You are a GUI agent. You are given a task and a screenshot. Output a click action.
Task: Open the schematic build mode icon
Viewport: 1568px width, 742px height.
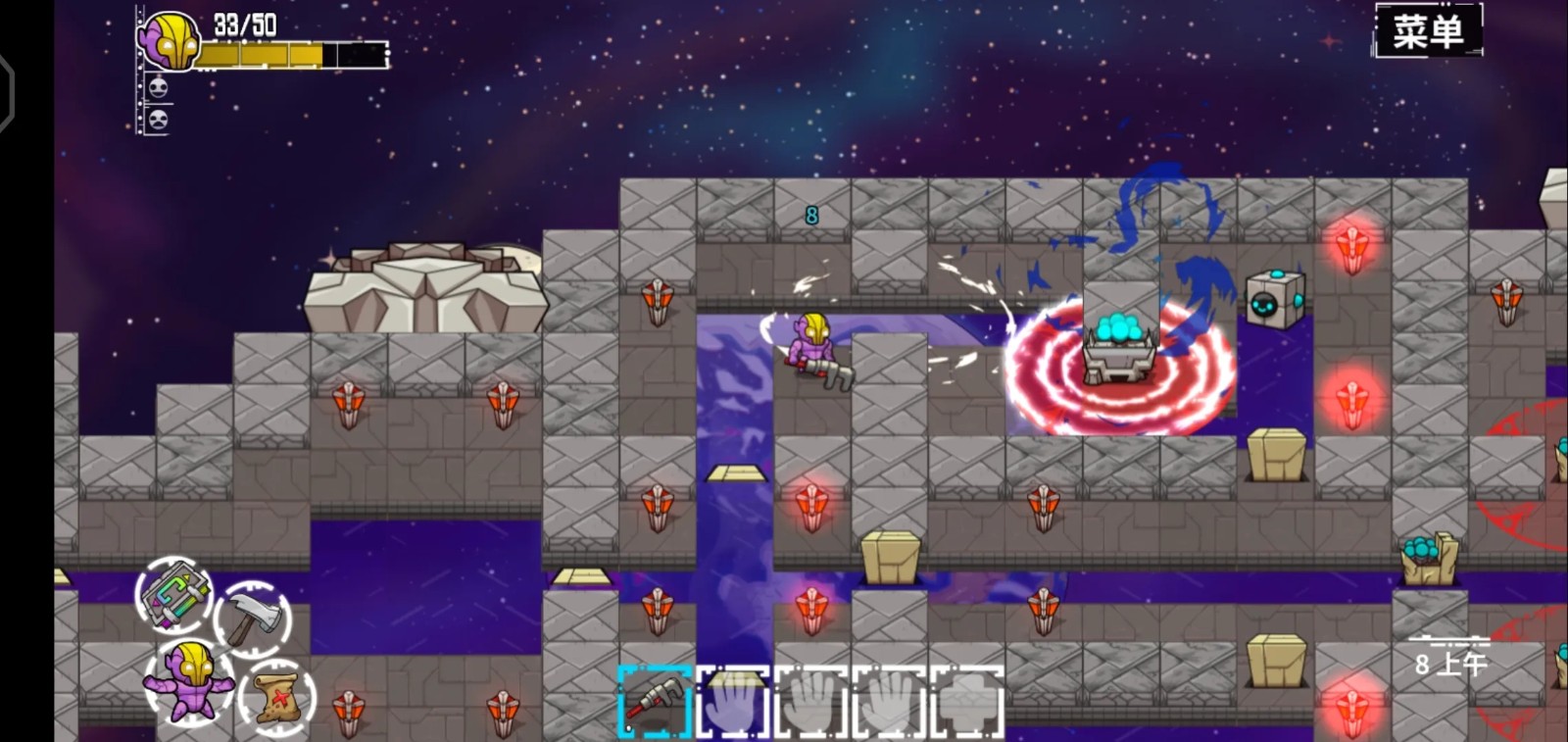point(173,594)
